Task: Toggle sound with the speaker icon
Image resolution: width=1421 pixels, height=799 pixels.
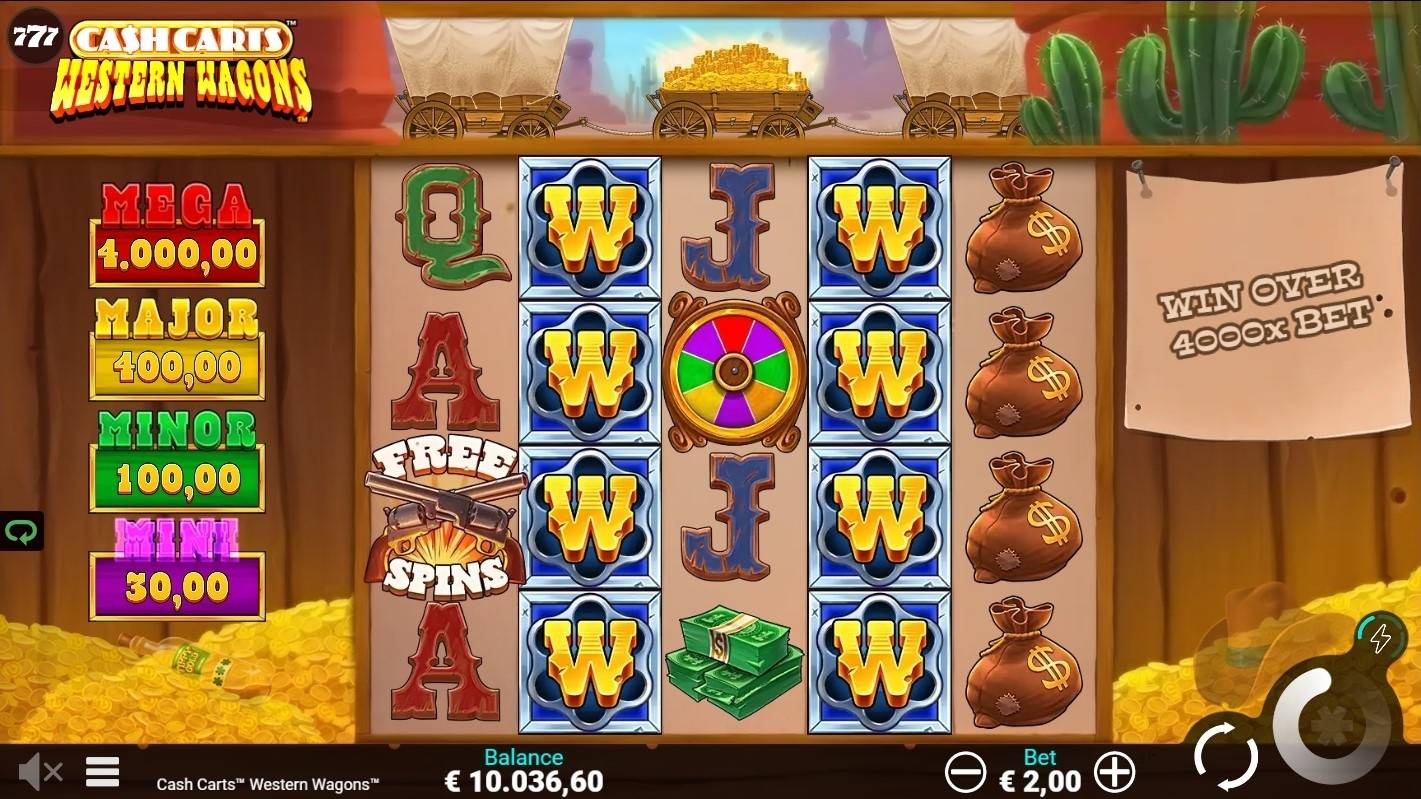Action: (x=40, y=771)
